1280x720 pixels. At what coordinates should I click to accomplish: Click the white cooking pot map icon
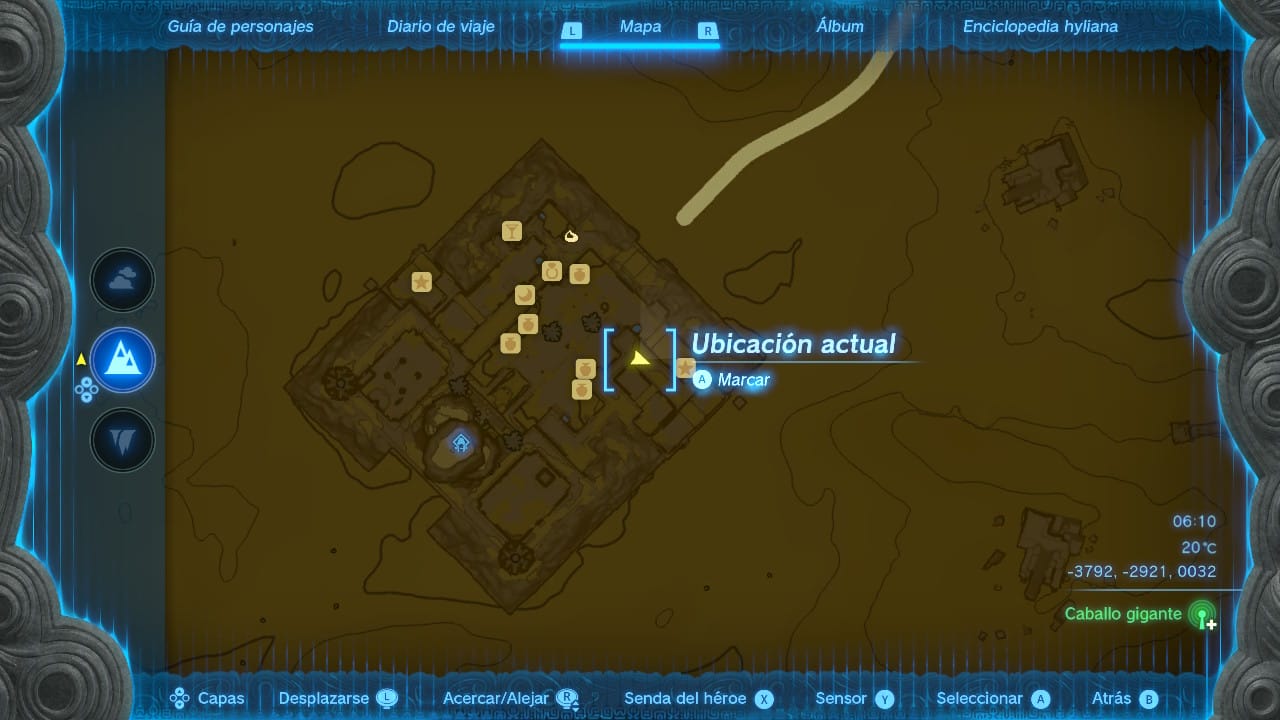[x=571, y=236]
